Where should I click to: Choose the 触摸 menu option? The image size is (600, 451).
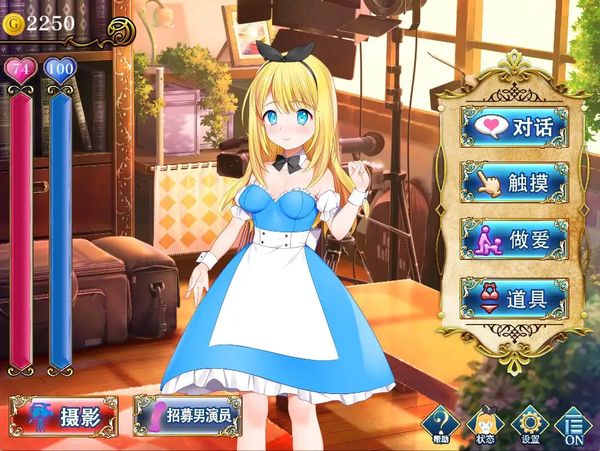(514, 183)
